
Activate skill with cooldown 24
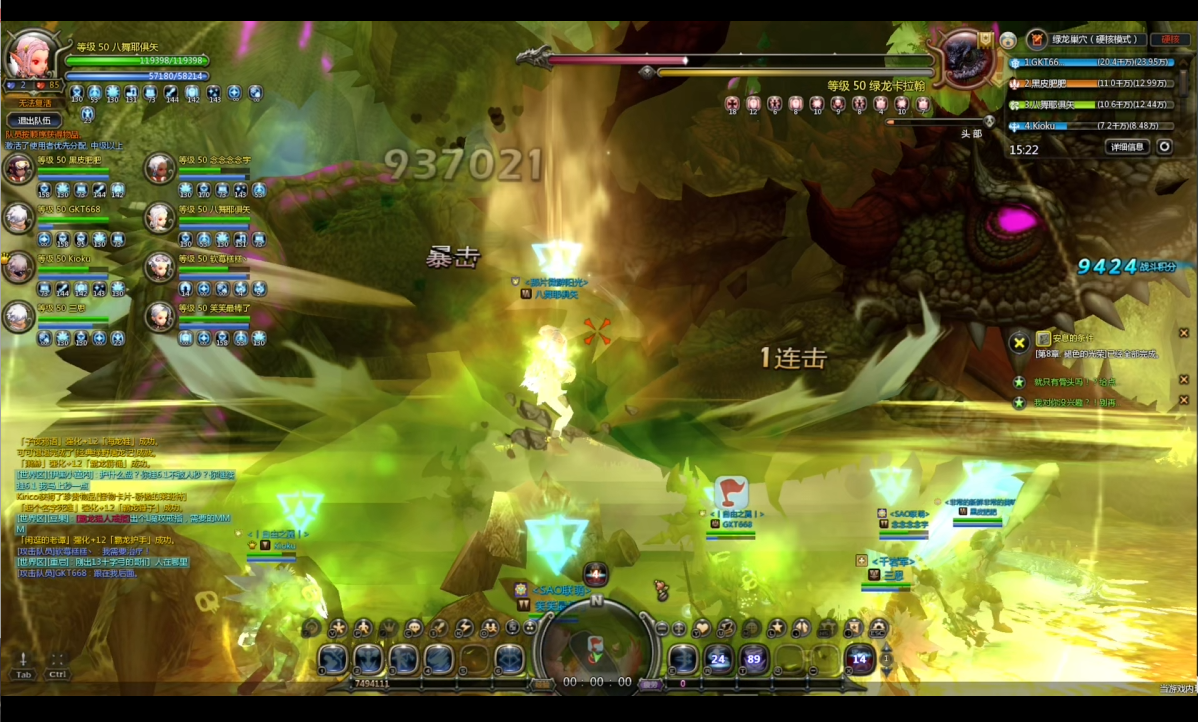pos(718,659)
